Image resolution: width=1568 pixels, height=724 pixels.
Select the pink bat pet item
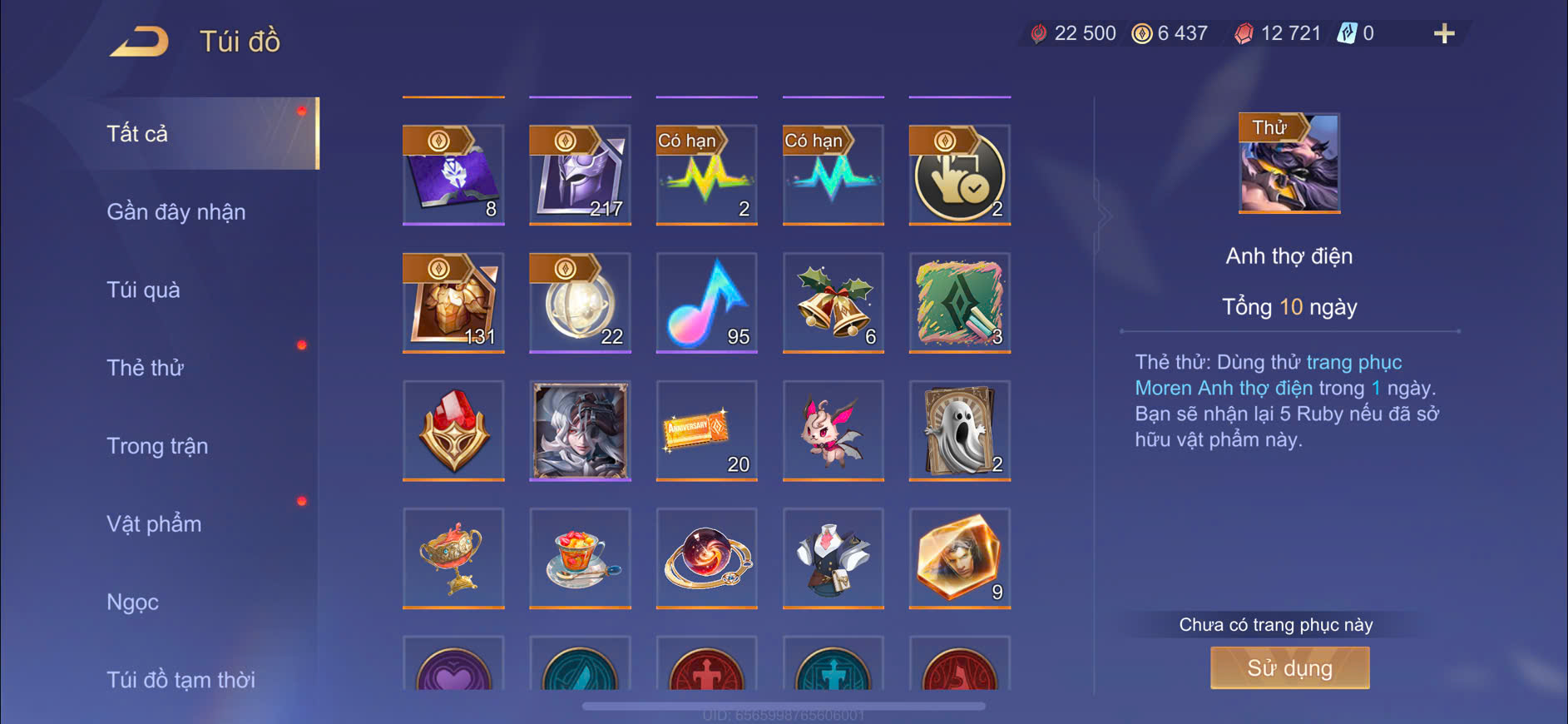click(x=833, y=430)
